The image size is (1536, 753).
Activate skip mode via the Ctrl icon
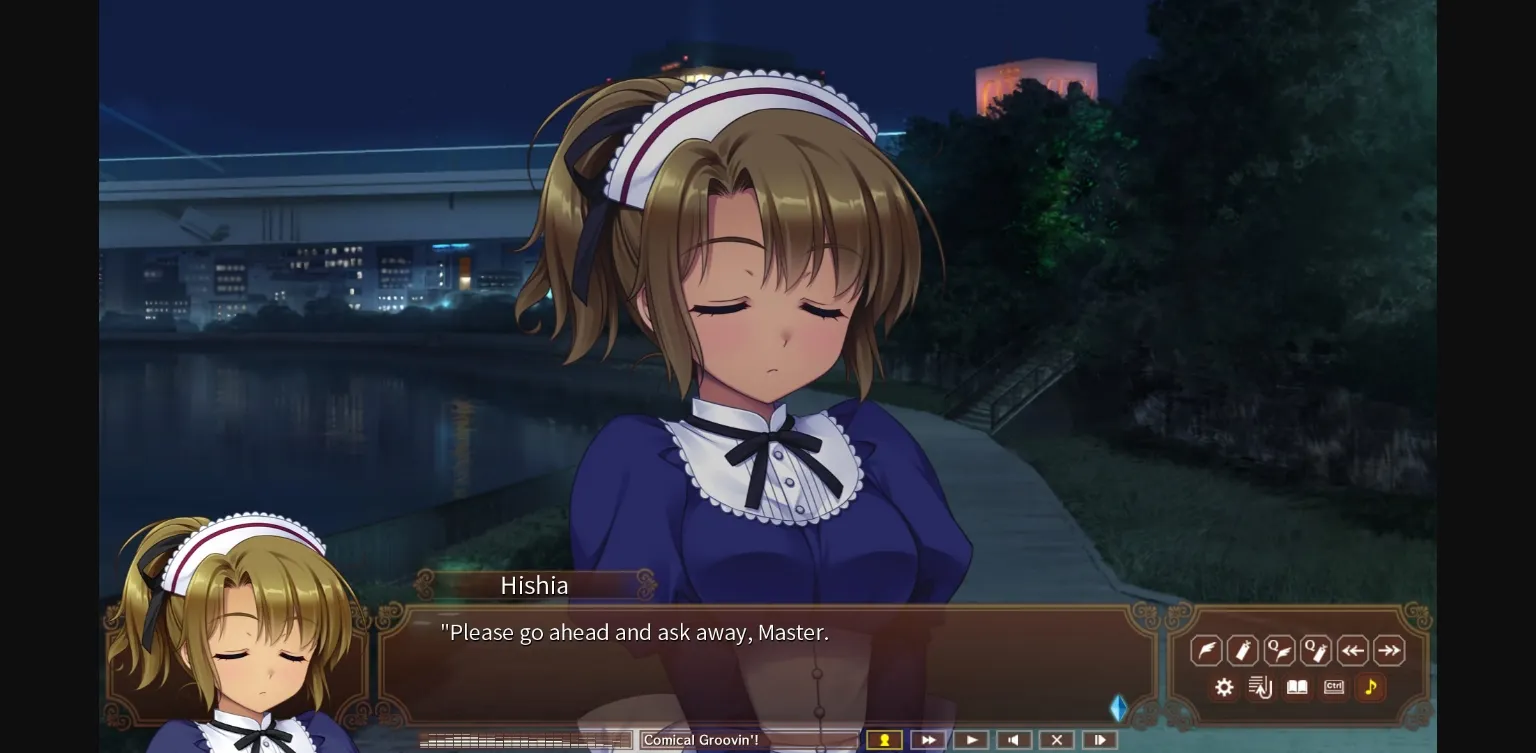pos(1333,687)
